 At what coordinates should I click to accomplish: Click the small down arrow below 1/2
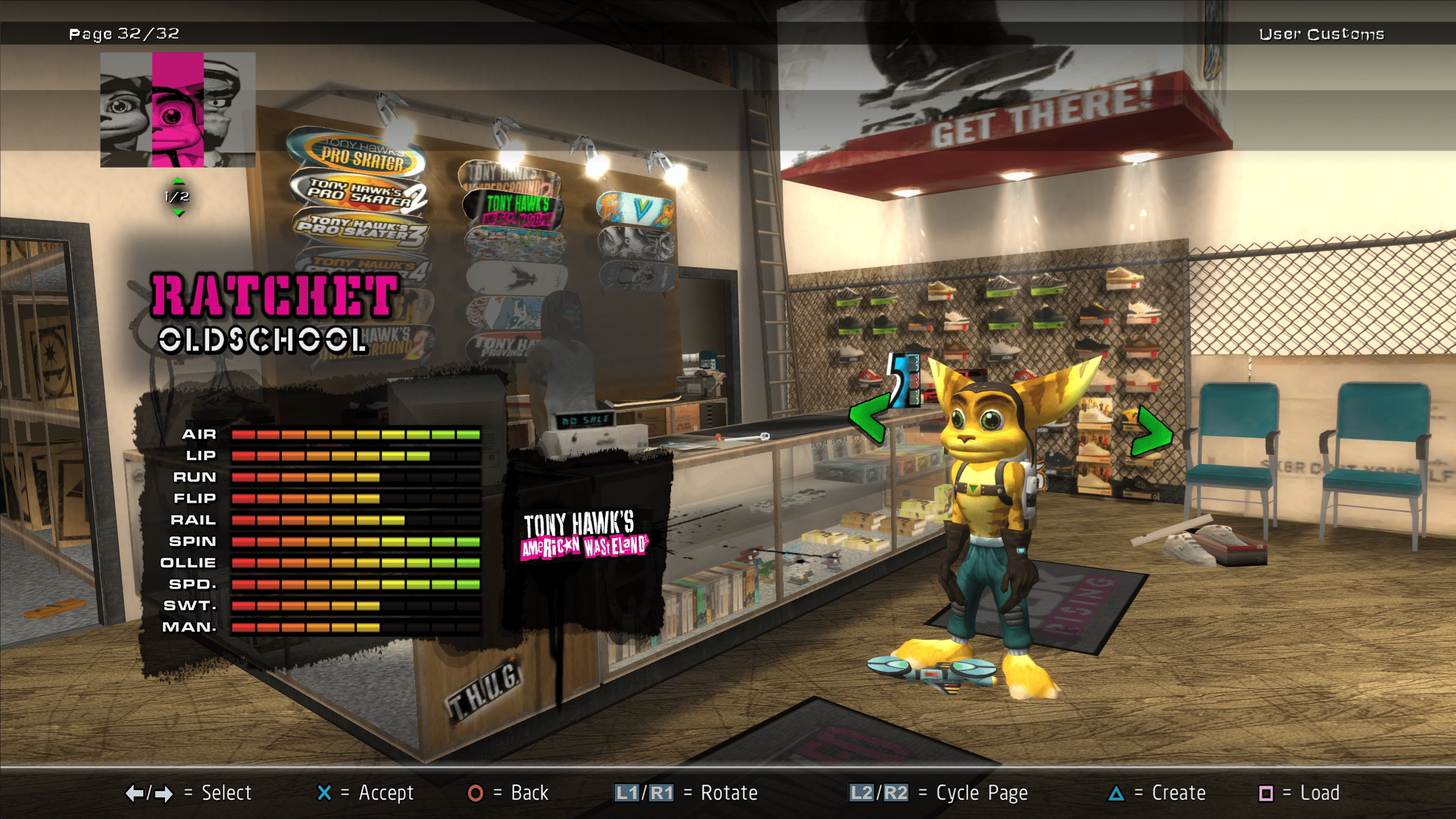[178, 213]
